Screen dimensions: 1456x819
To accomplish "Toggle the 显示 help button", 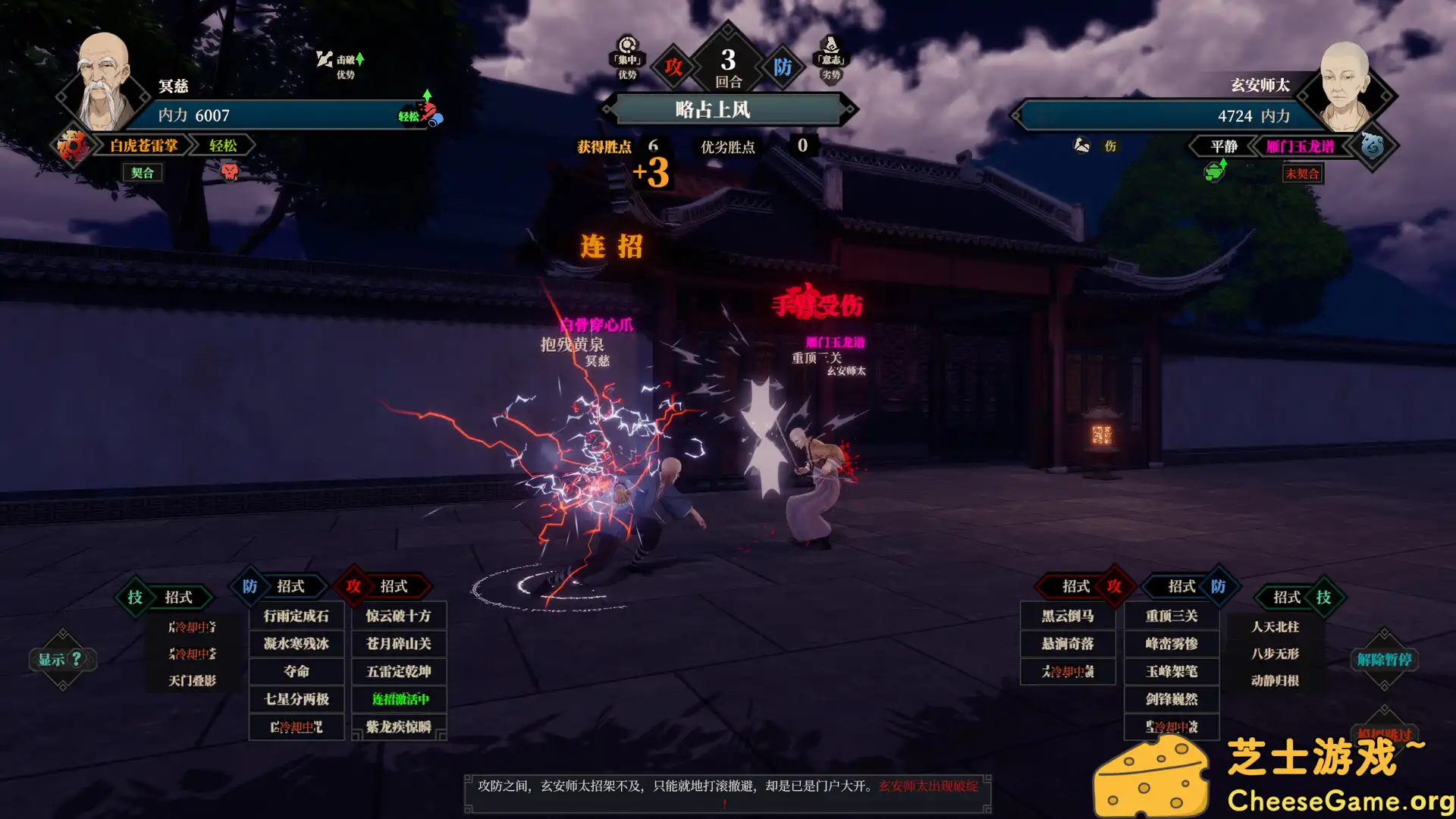I will (62, 659).
